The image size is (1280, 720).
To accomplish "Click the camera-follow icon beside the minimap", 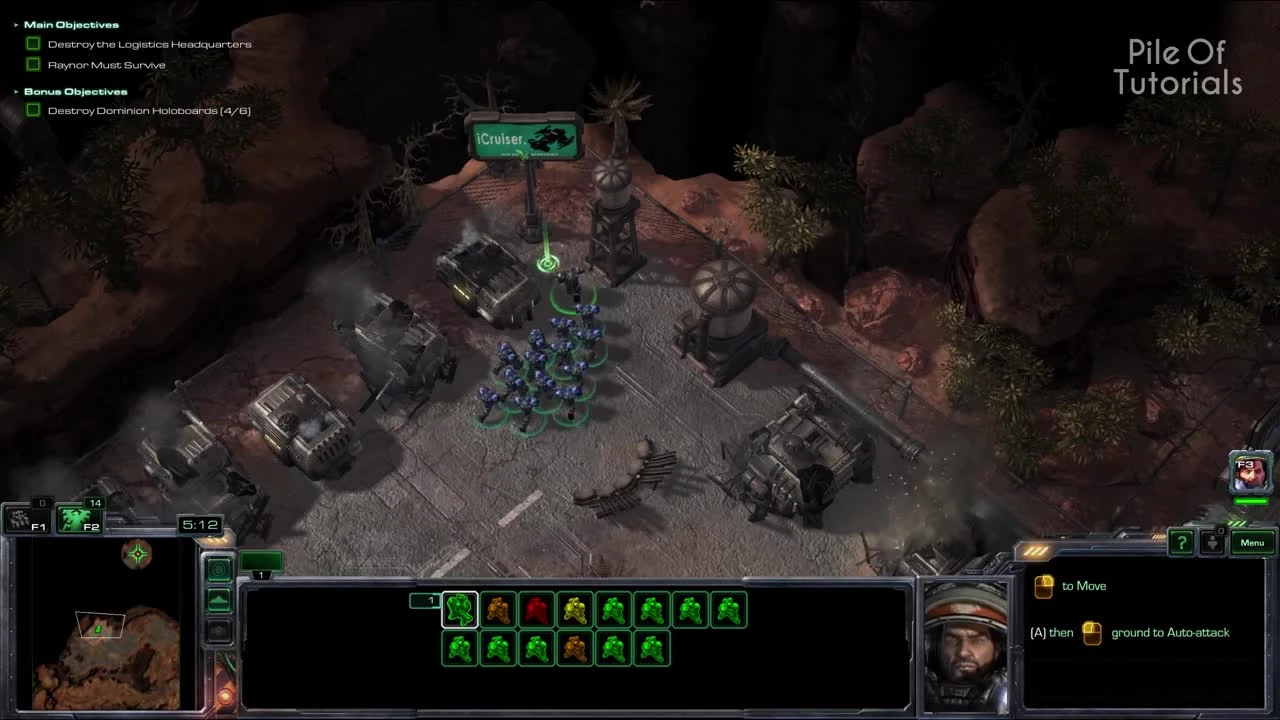I will [218, 568].
